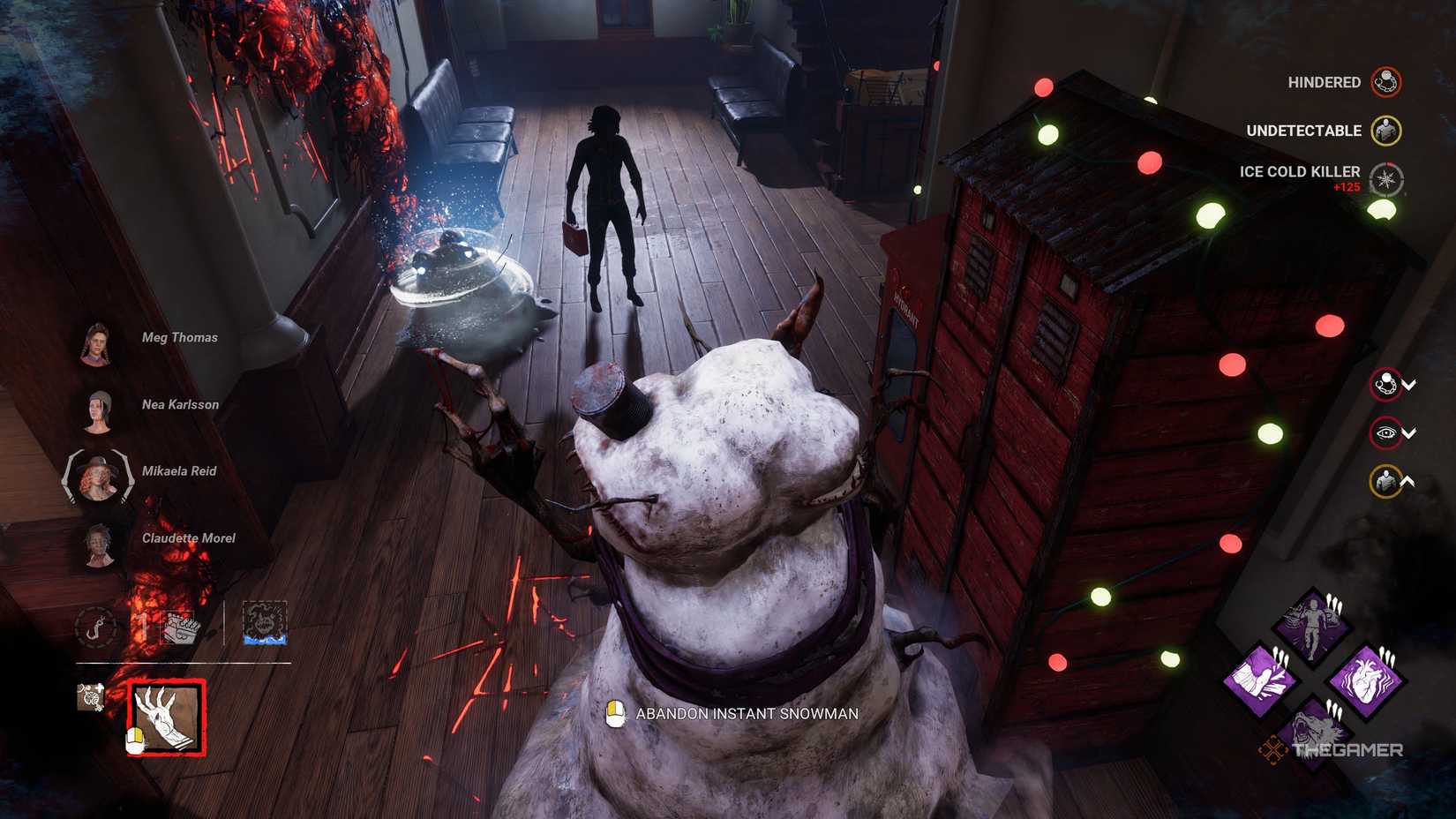The image size is (1456, 819).
Task: Select the red-highlighted clawed hand power icon
Action: tap(169, 717)
